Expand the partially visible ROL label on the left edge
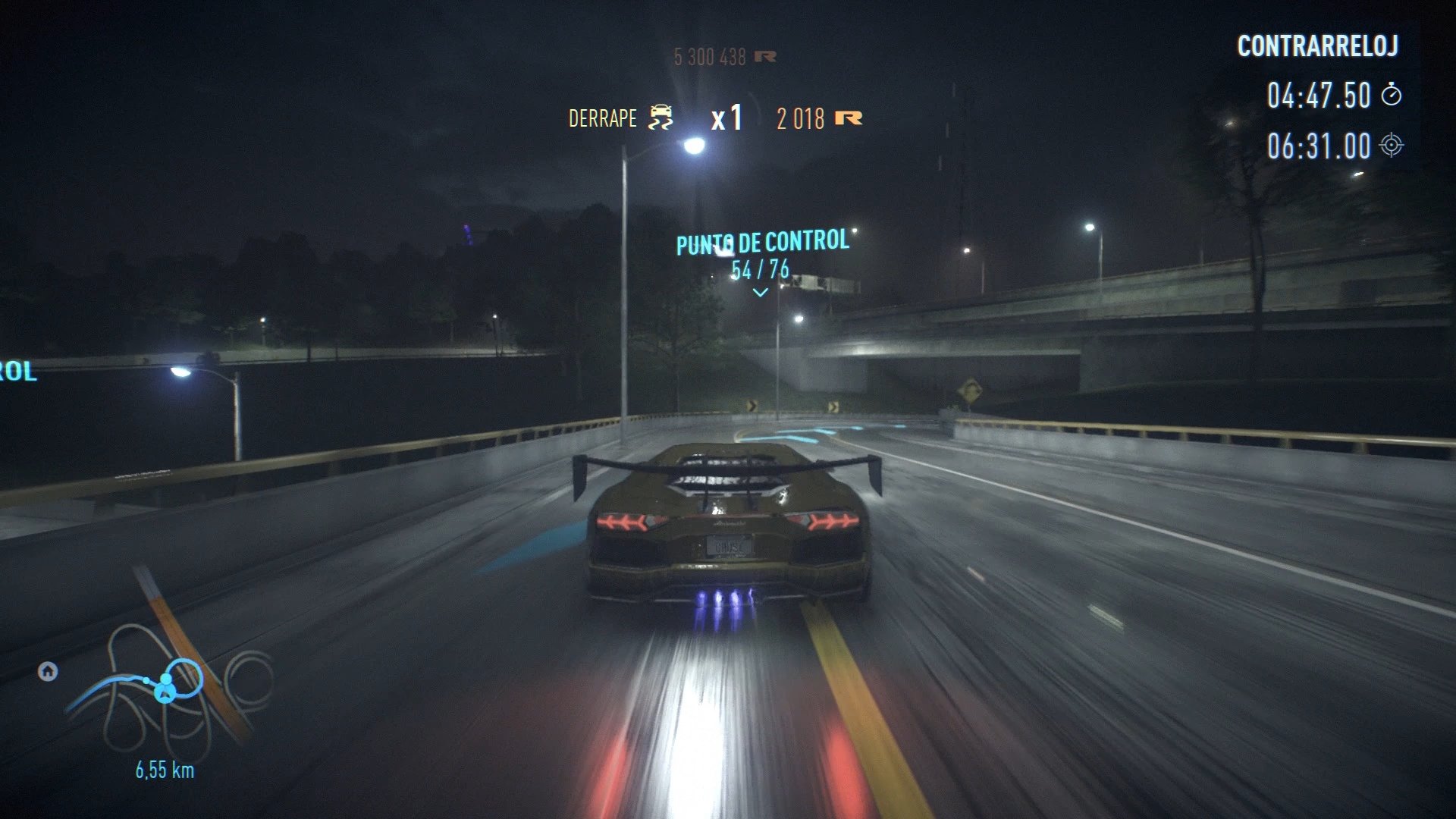1456x819 pixels. click(x=15, y=372)
